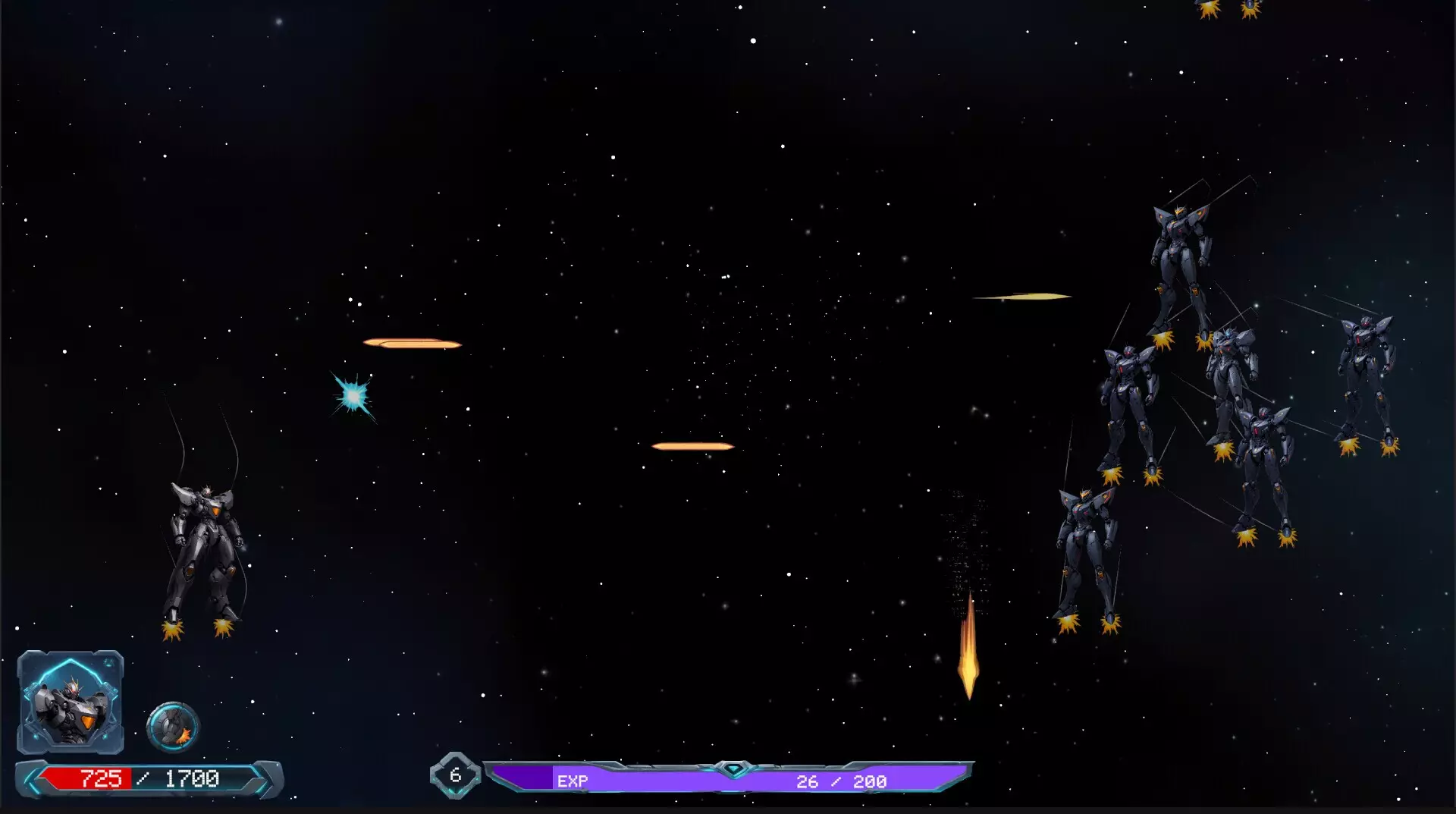Click the player mech with thruster flames
The image size is (1456, 814).
tap(202, 546)
